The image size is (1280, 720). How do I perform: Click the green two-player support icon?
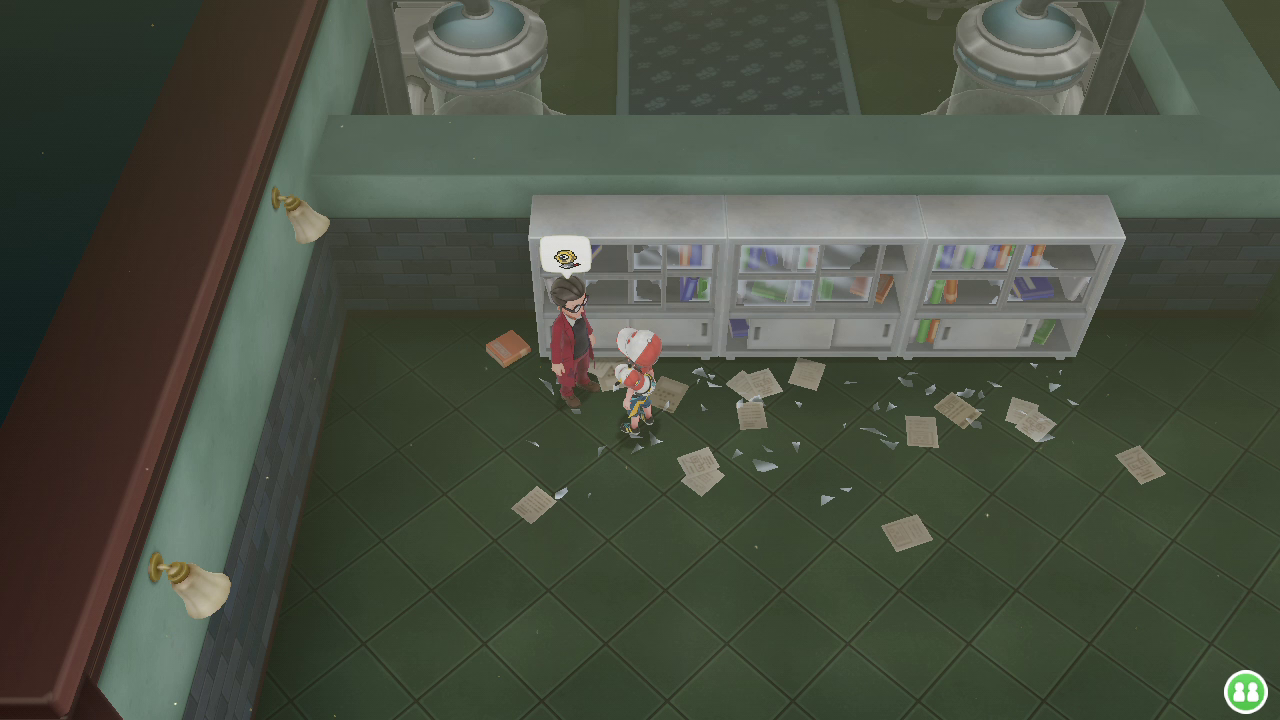pos(1245,691)
